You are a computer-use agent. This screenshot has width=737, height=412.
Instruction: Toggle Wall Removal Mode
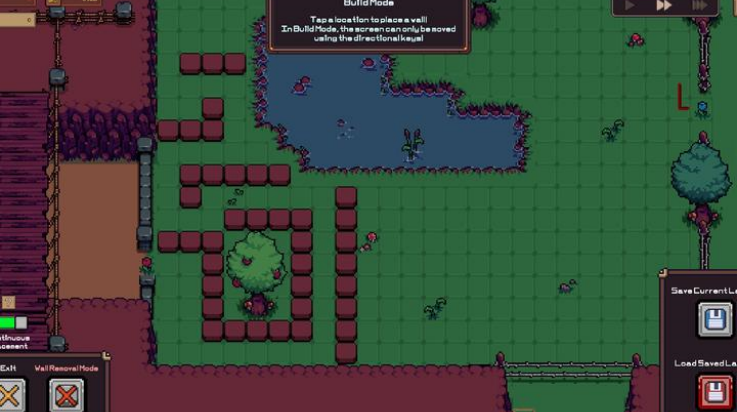tap(66, 395)
